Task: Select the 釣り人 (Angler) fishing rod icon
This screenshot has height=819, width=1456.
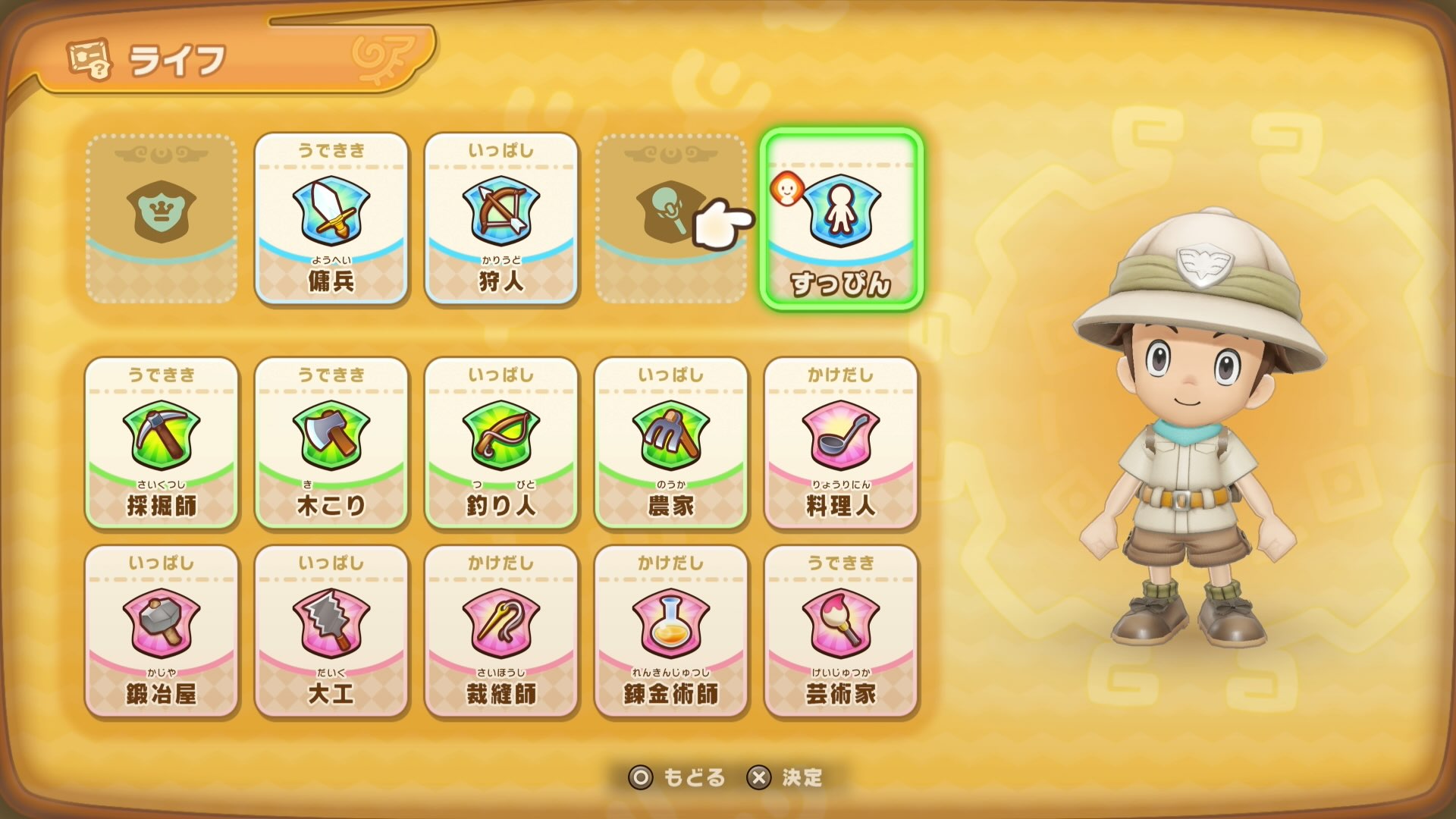Action: (x=502, y=440)
